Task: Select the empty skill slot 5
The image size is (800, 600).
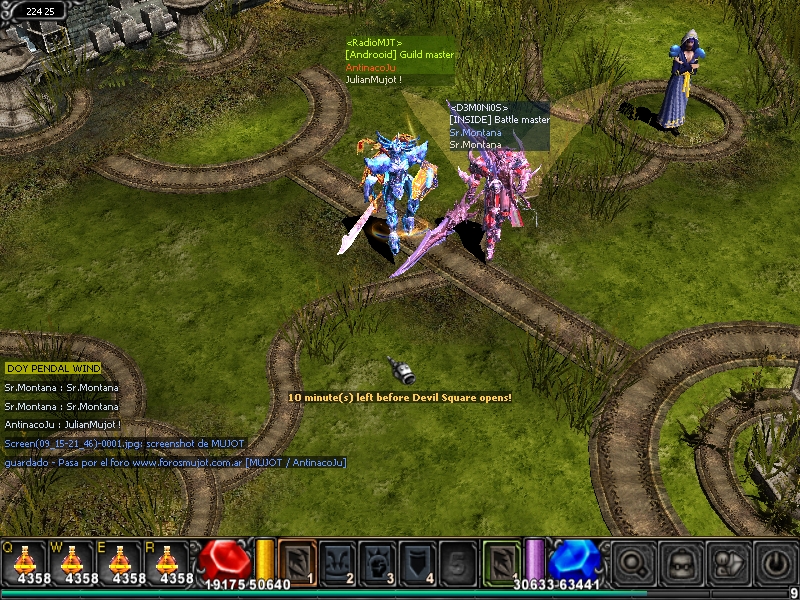Action: pos(459,560)
